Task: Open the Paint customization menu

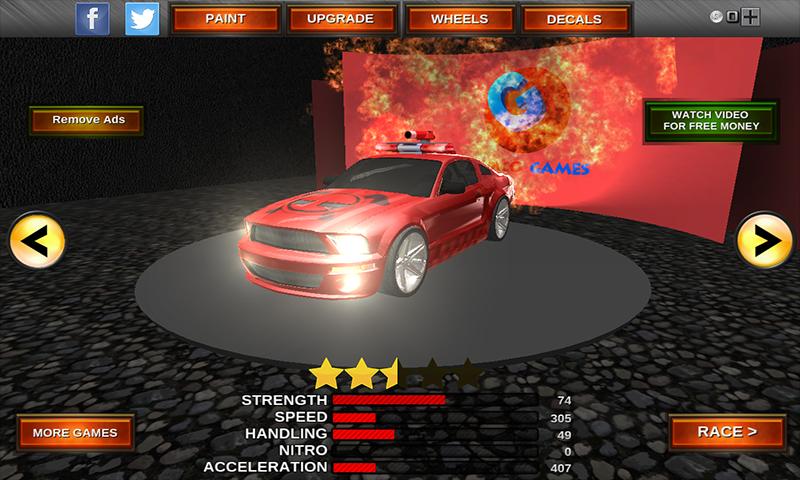Action: pyautogui.click(x=225, y=19)
